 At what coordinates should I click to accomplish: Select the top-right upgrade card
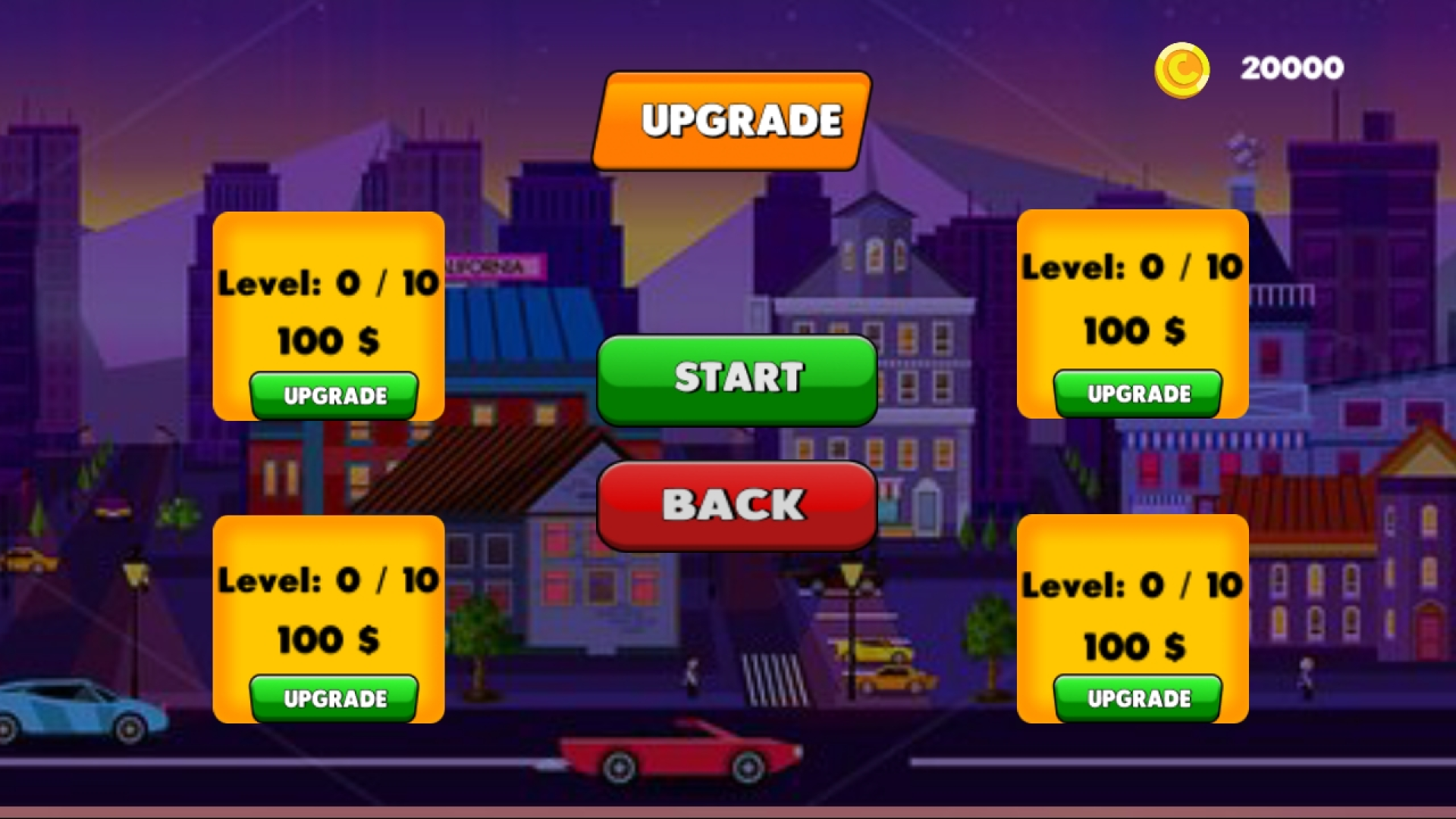(1133, 315)
